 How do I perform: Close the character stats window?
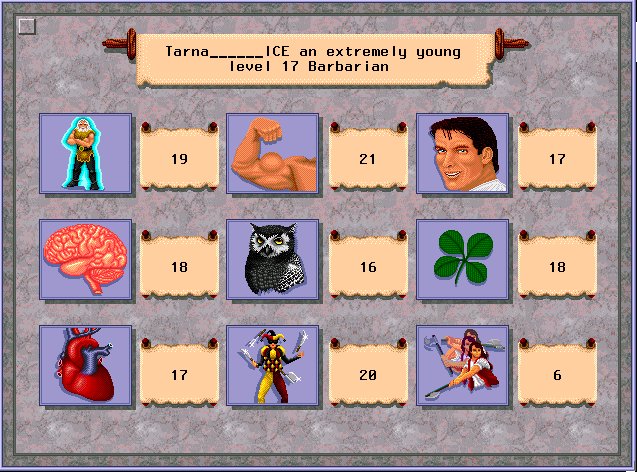click(27, 26)
